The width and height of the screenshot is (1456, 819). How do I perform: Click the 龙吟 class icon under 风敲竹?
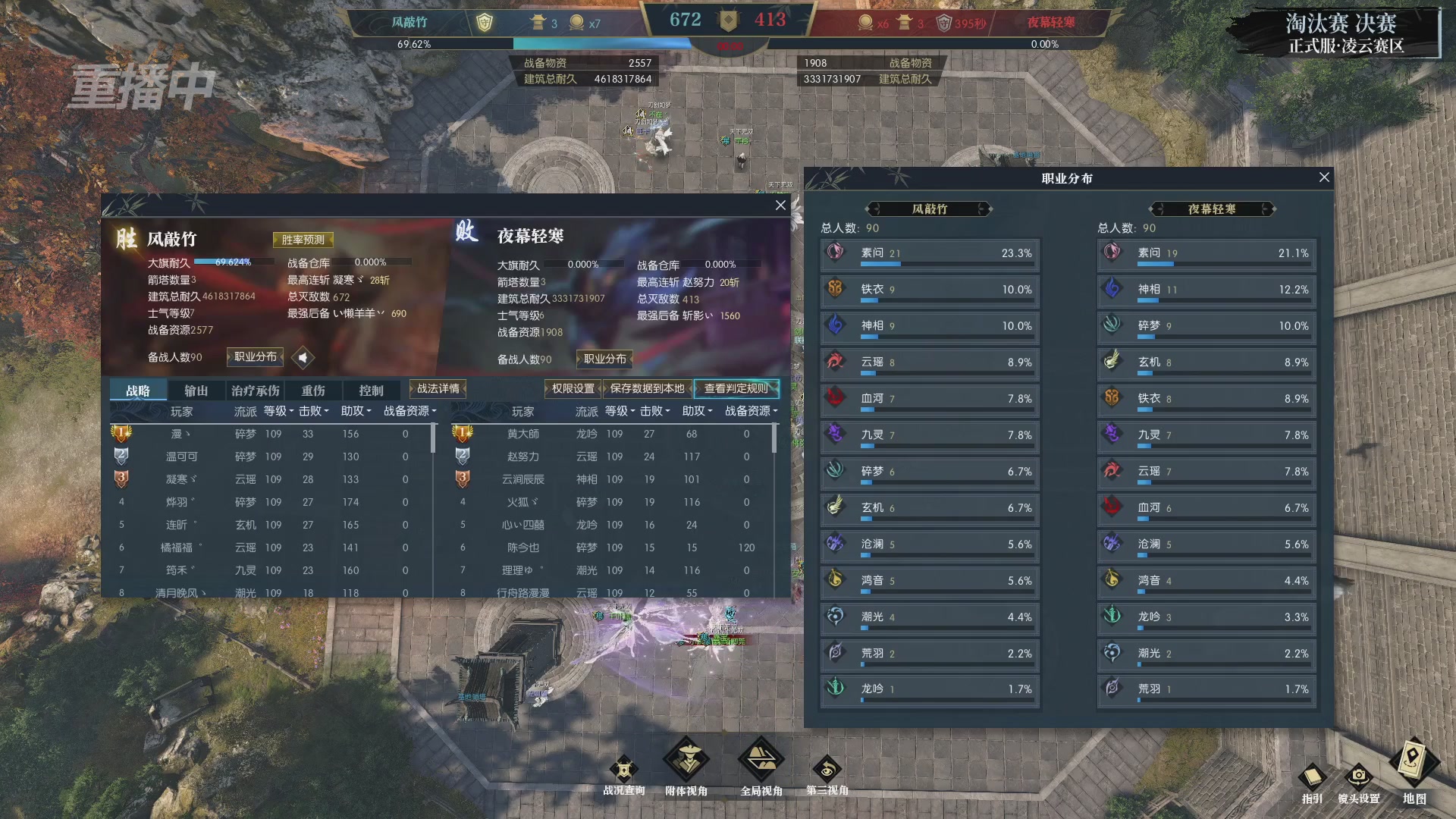coord(835,689)
